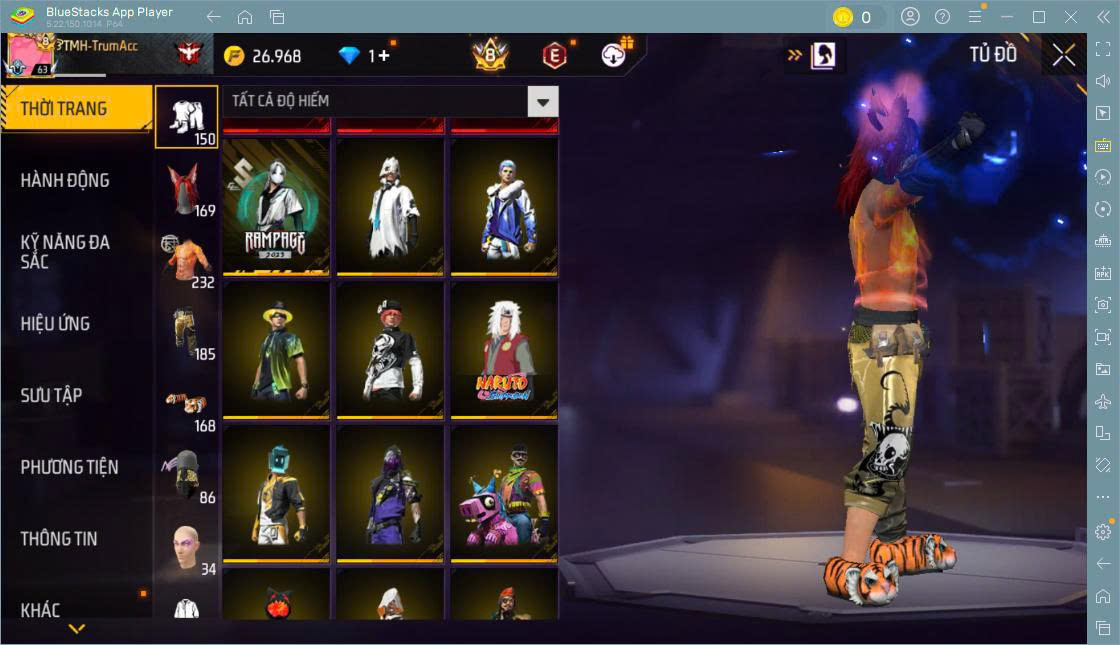This screenshot has width=1120, height=645.
Task: Pick the purple masked ninja outfit
Action: 390,493
